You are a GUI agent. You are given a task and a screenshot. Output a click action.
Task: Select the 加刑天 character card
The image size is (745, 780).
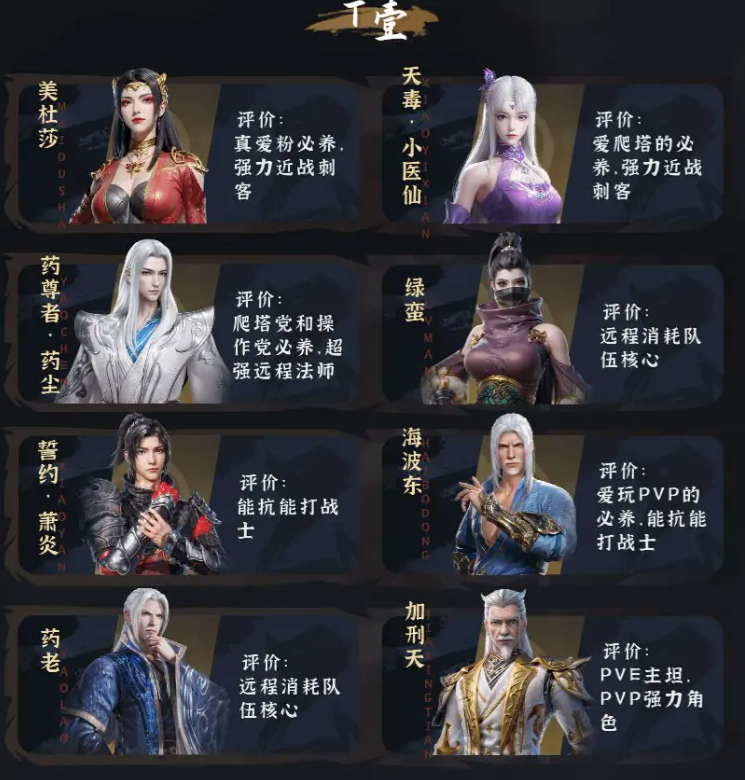(553, 675)
